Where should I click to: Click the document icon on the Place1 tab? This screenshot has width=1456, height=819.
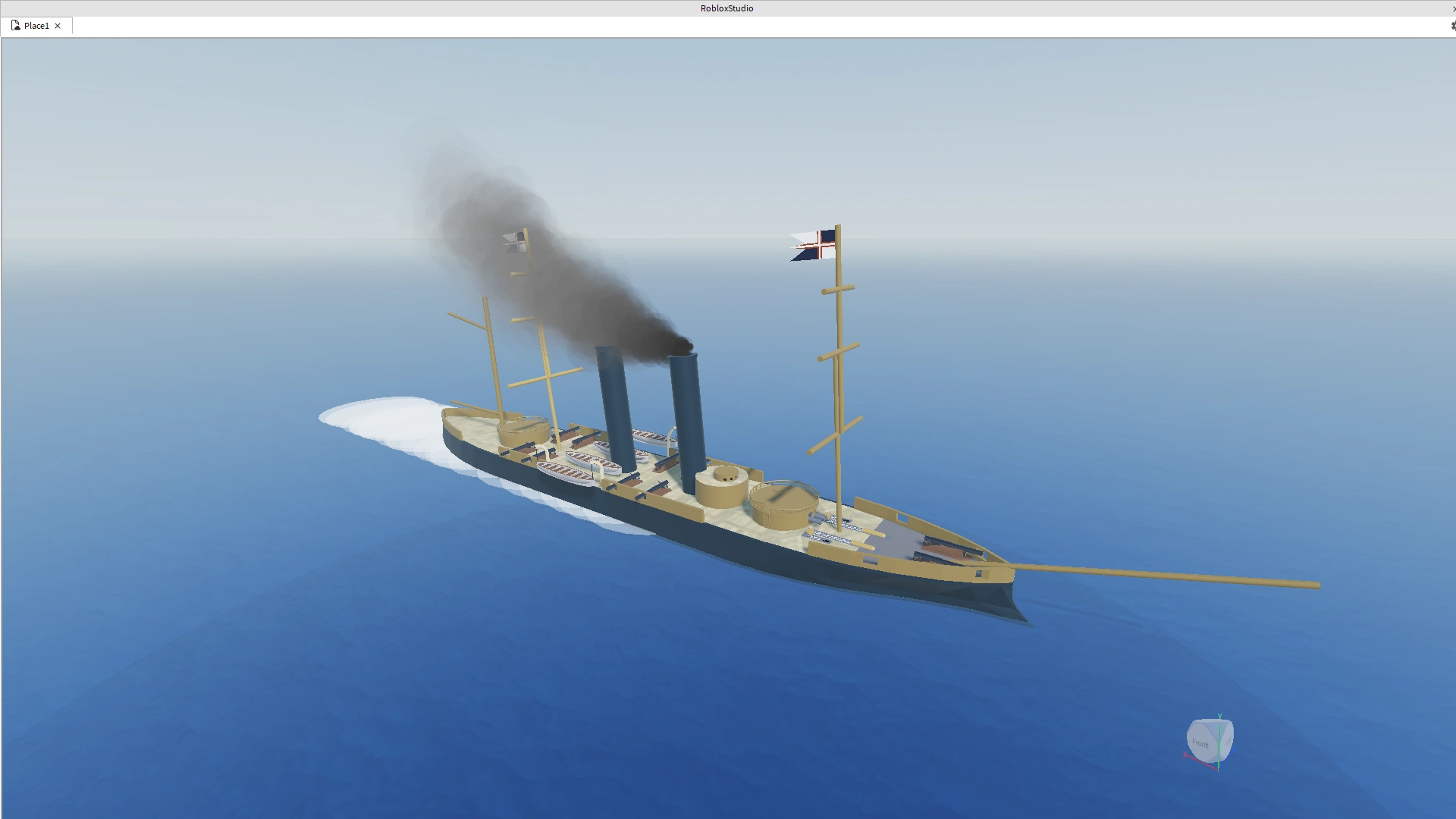point(16,25)
